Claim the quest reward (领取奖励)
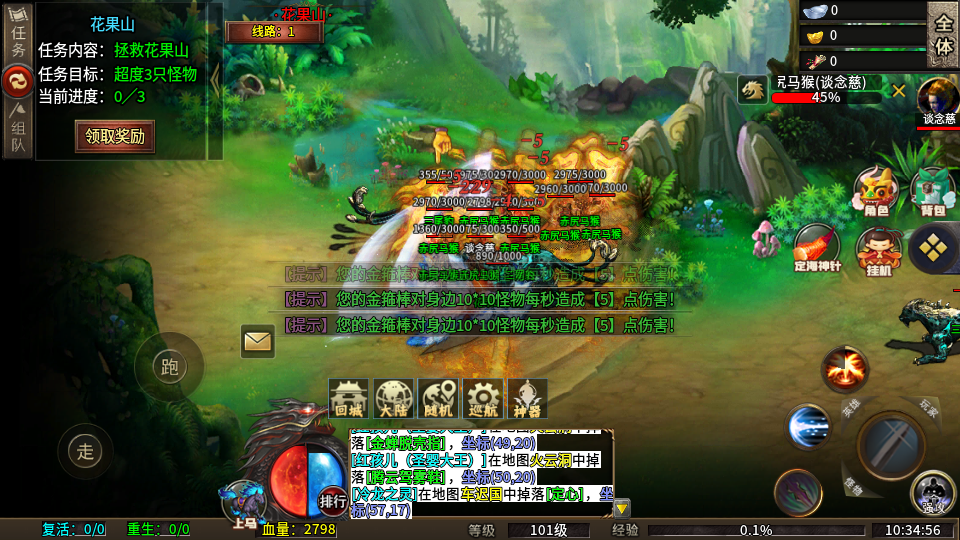 point(115,136)
